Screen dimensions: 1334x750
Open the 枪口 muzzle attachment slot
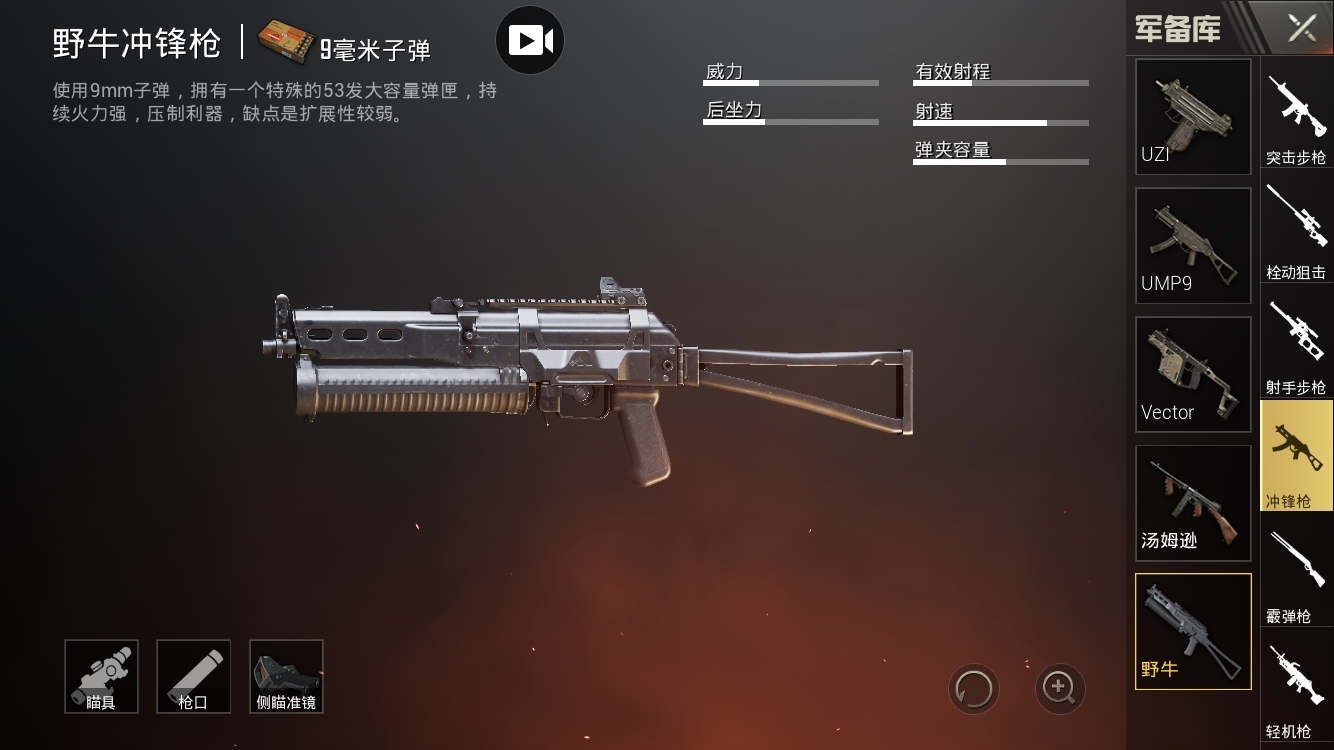(193, 676)
